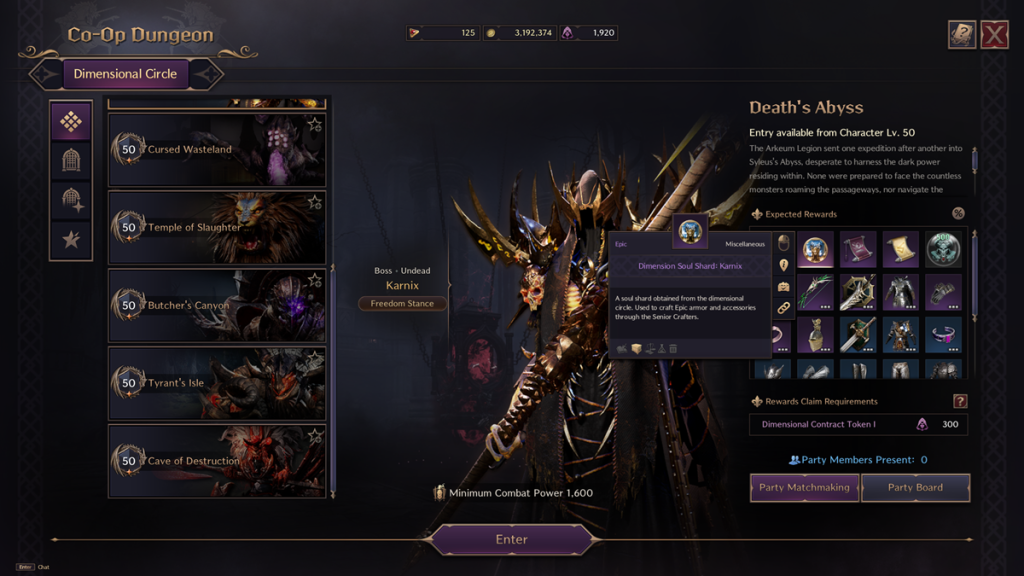Open the Party Board

[x=915, y=487]
